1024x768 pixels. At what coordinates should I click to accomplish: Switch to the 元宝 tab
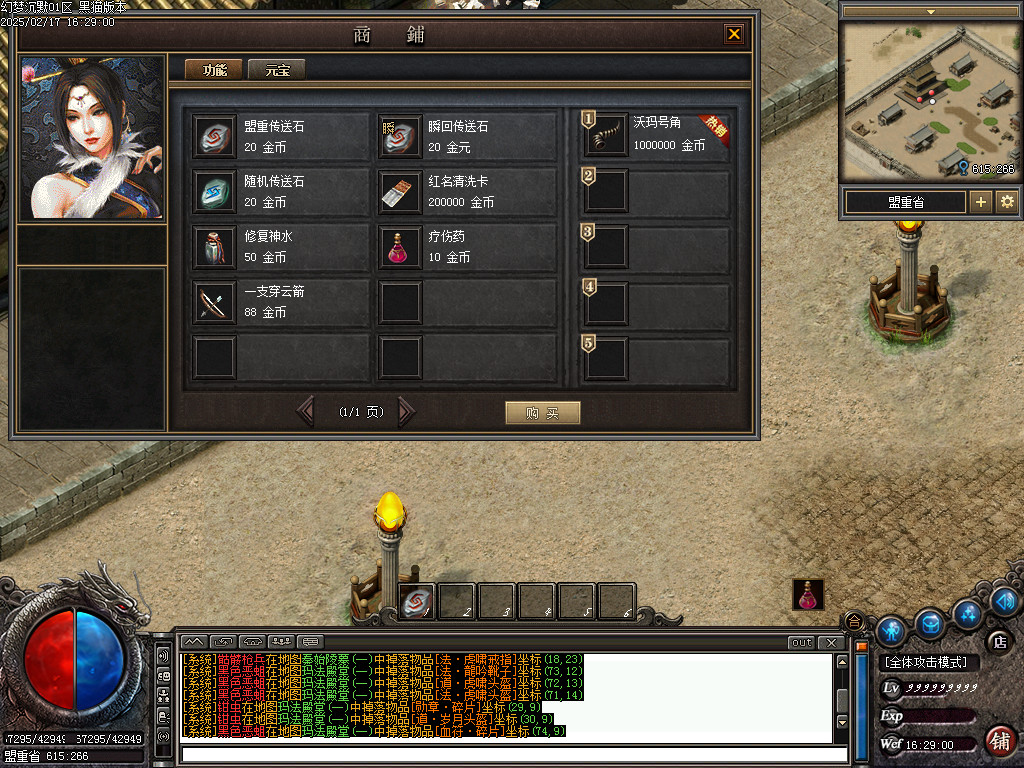[x=277, y=70]
